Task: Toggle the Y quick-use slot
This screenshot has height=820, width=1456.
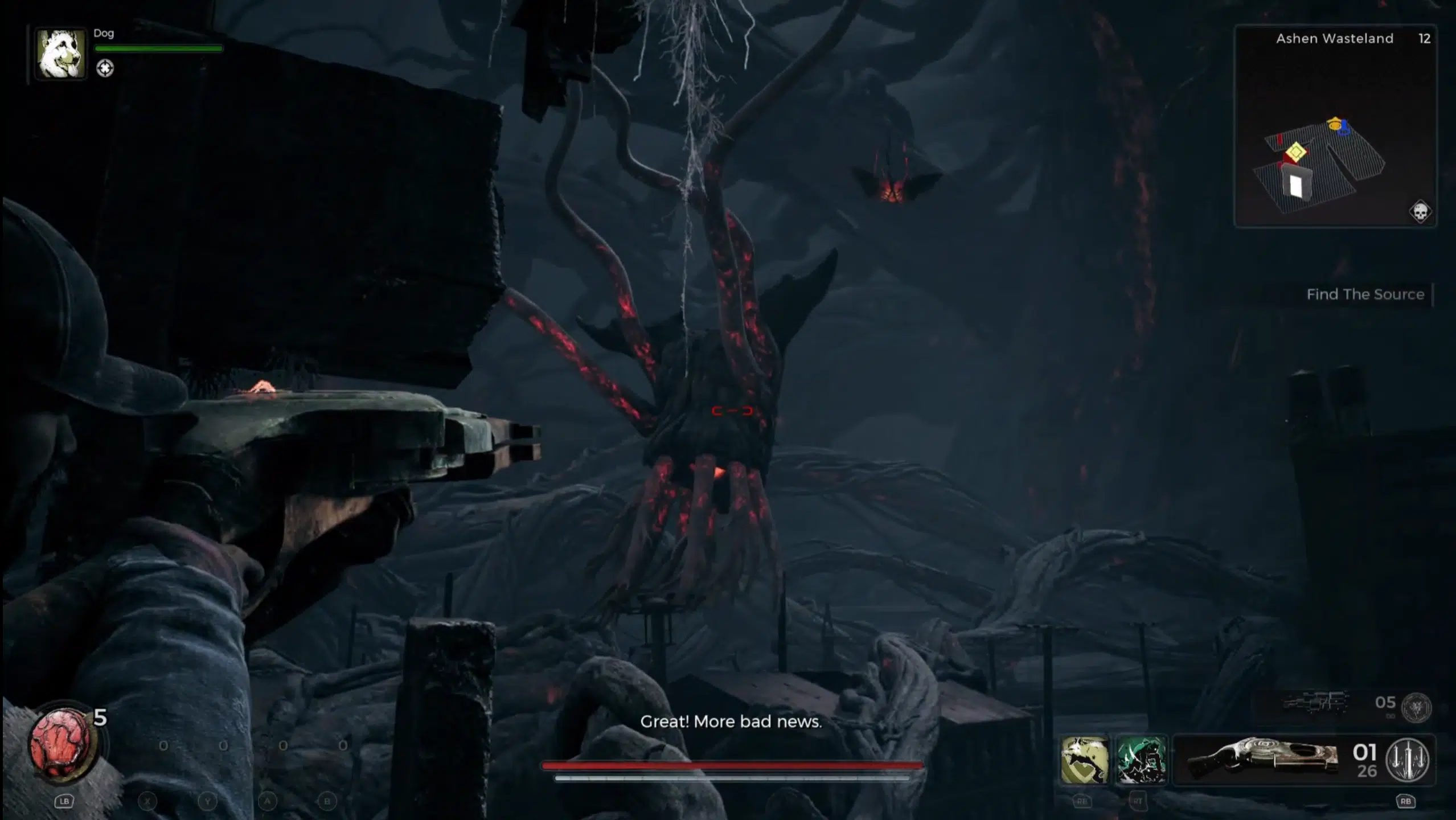Action: click(208, 801)
